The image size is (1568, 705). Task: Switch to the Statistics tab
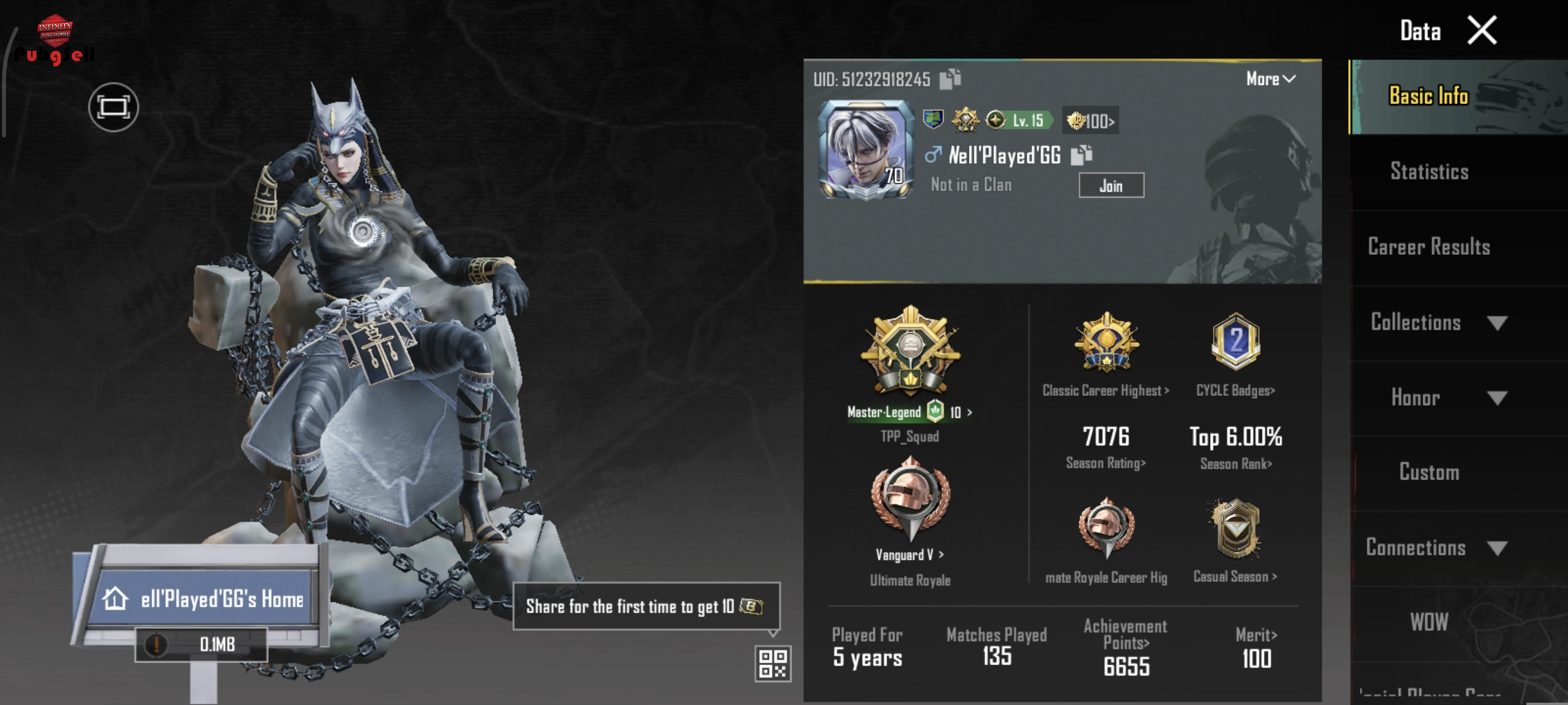point(1429,172)
